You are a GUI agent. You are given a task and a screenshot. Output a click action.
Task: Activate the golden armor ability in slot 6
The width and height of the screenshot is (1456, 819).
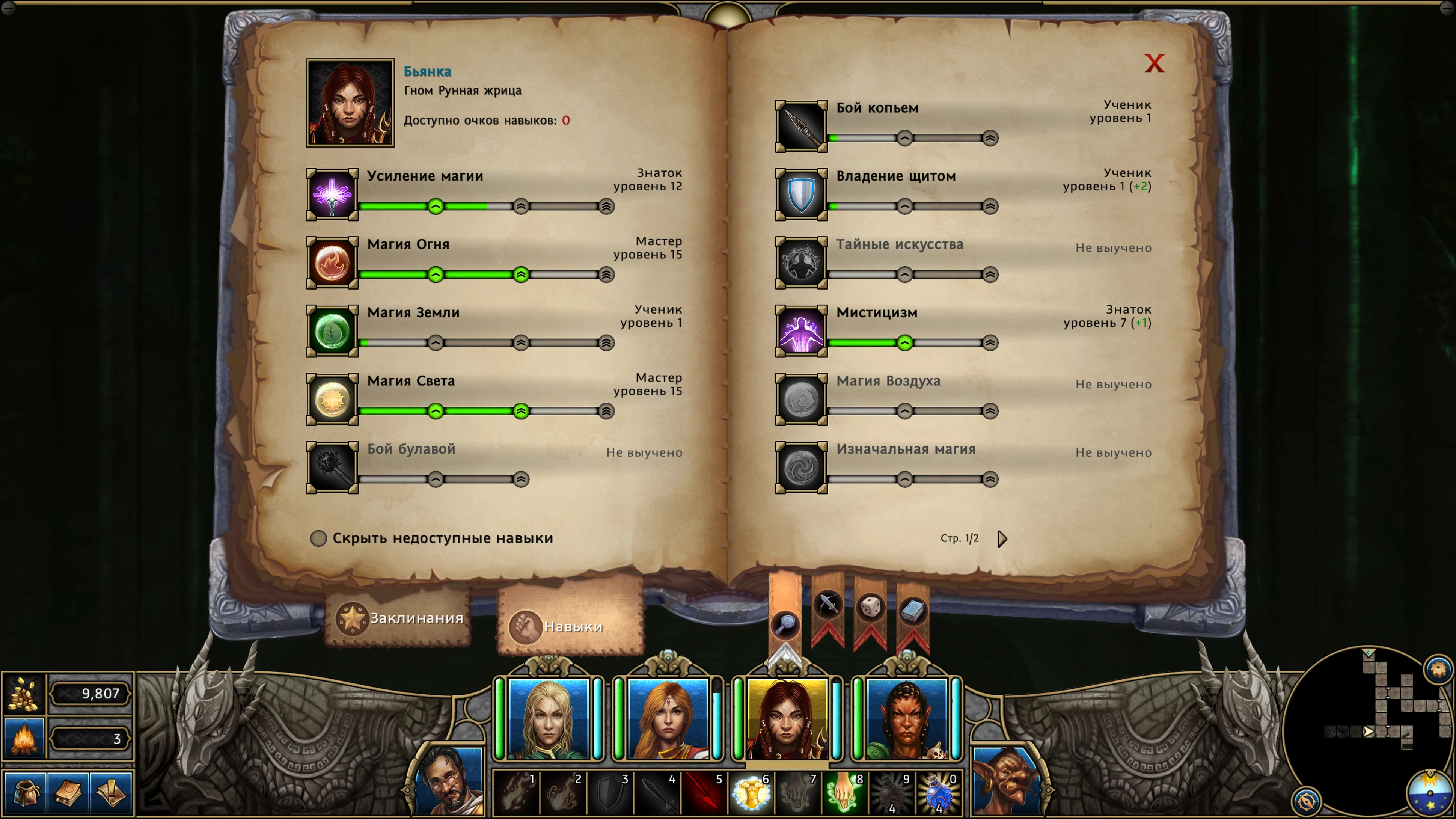751,792
